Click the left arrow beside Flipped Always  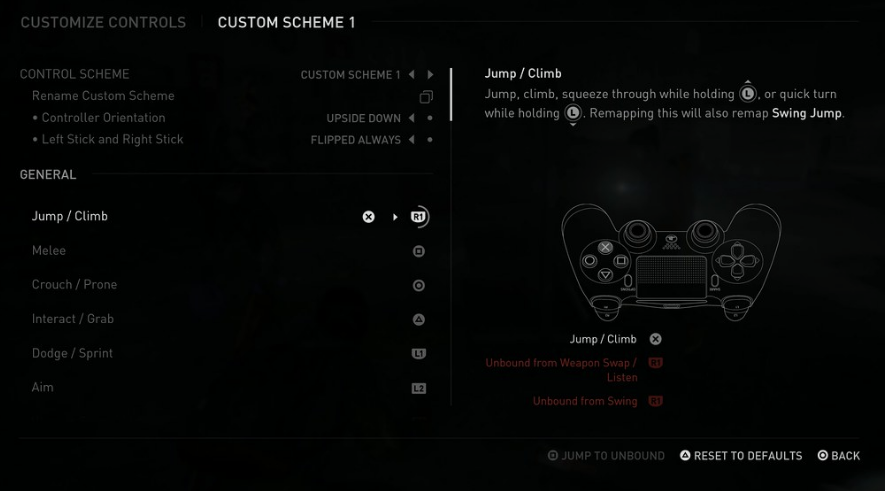pyautogui.click(x=411, y=140)
